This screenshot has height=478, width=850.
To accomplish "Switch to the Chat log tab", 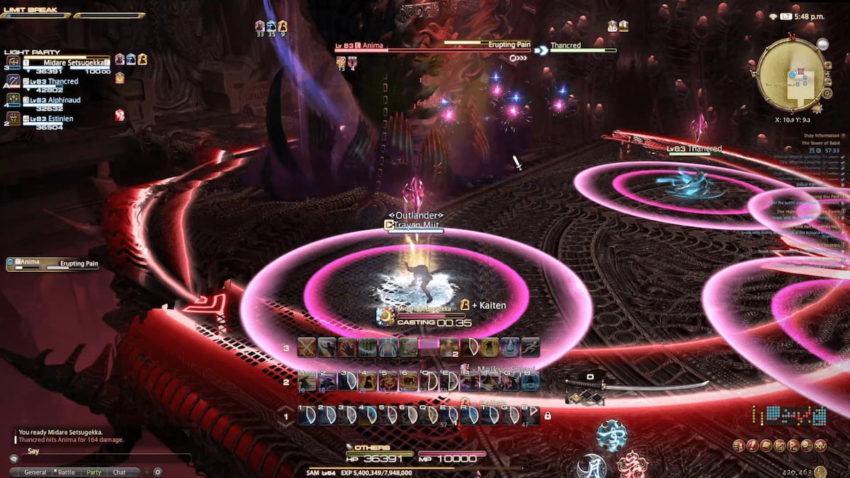I will click(120, 472).
